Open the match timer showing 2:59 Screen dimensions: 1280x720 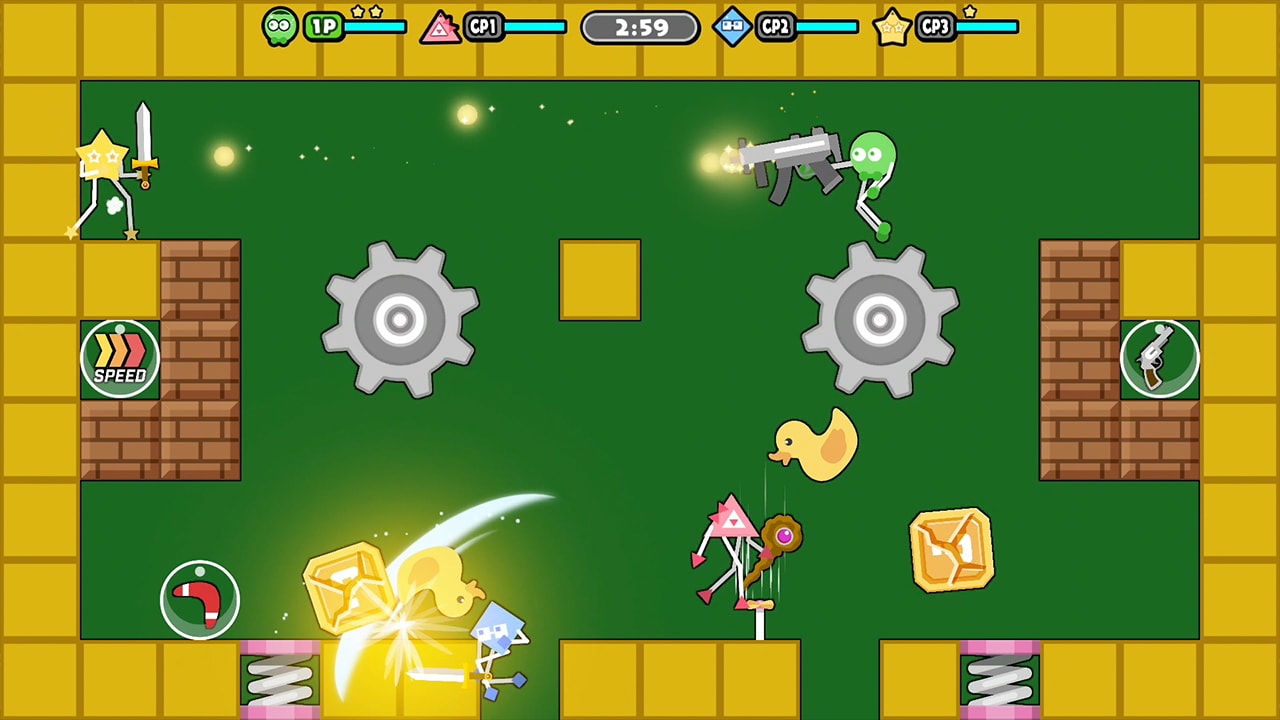click(640, 27)
